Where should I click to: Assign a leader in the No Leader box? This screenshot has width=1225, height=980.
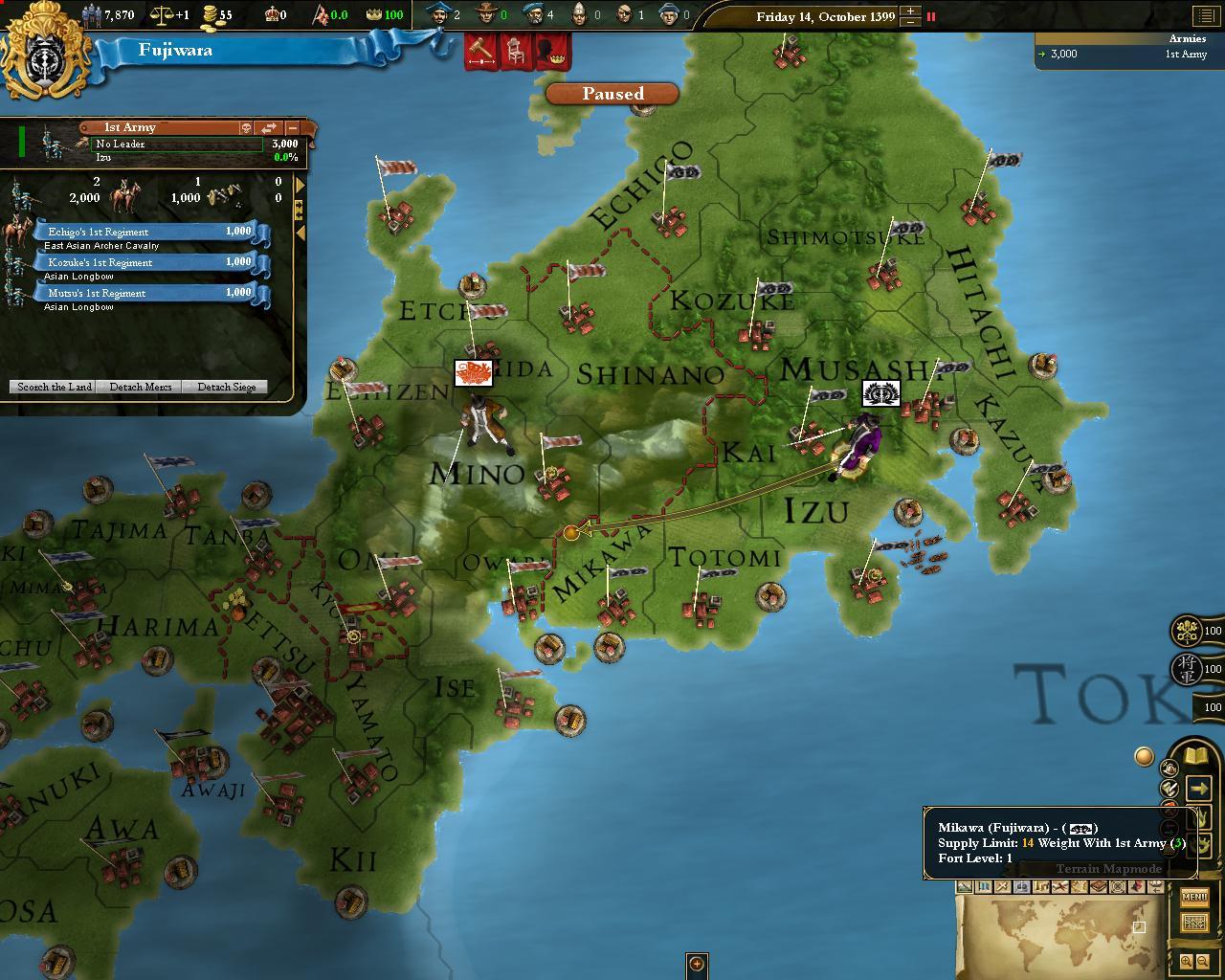click(177, 145)
